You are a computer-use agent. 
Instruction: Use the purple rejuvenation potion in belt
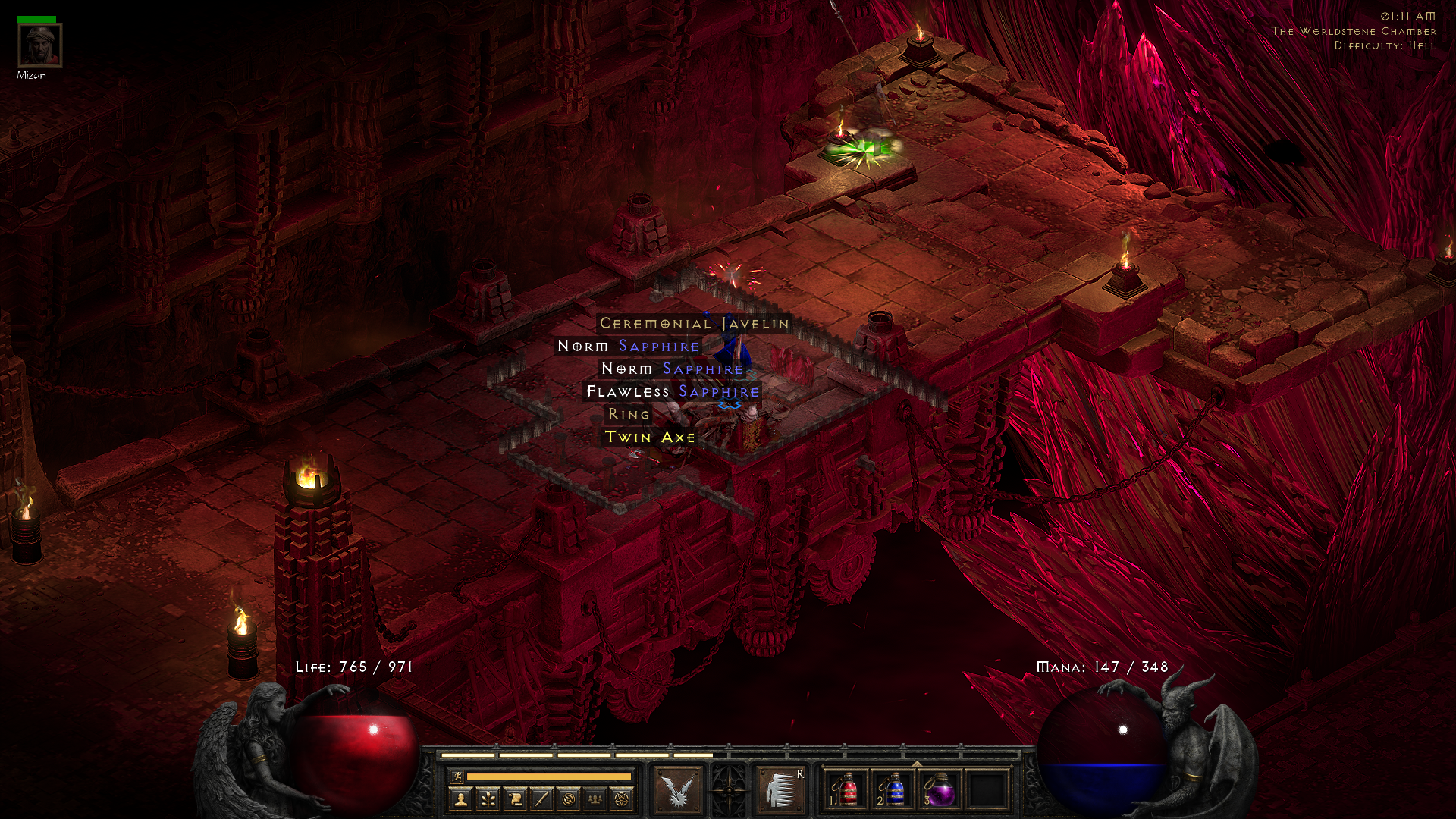click(x=940, y=790)
